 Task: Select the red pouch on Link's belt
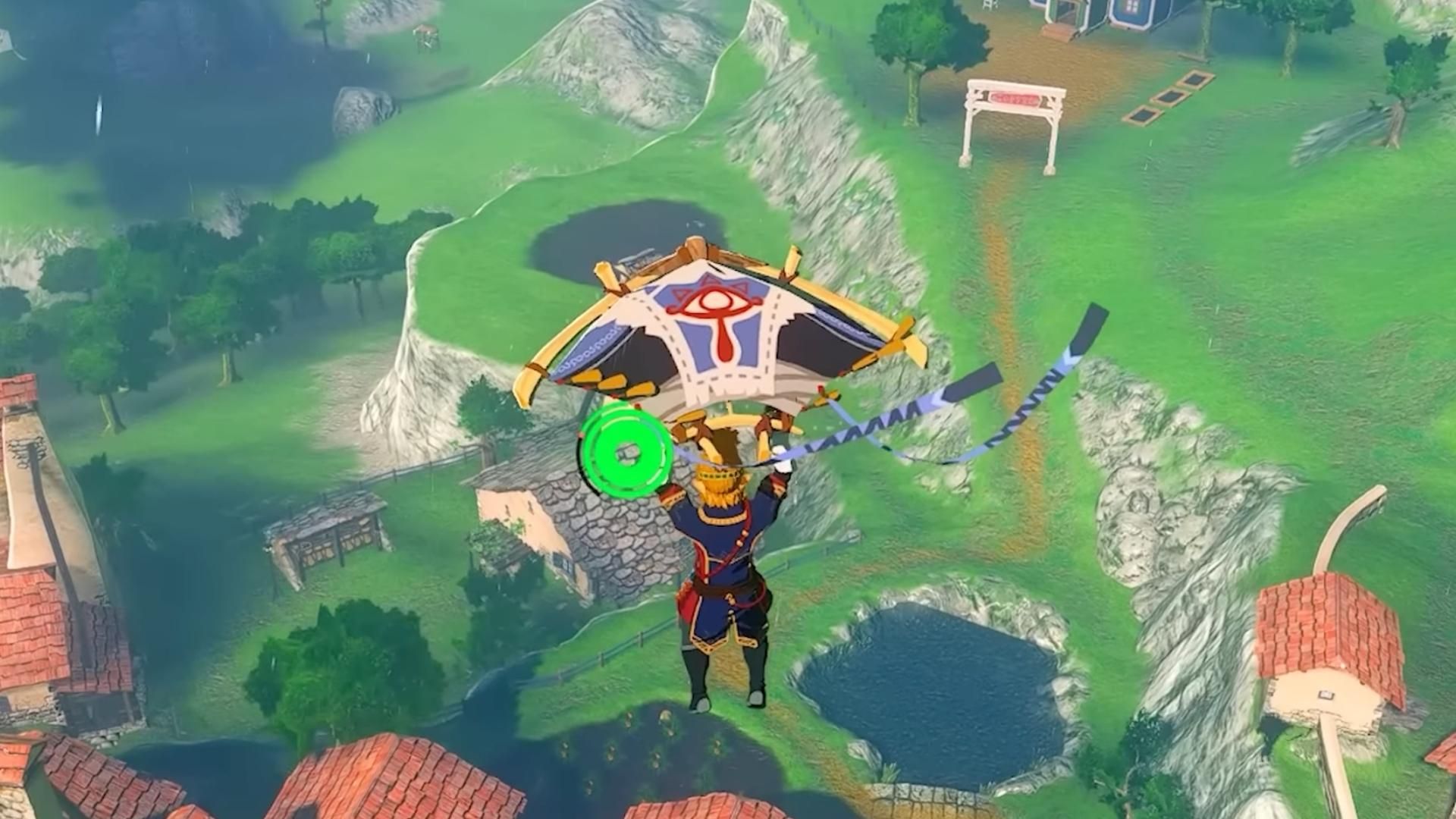[687, 599]
